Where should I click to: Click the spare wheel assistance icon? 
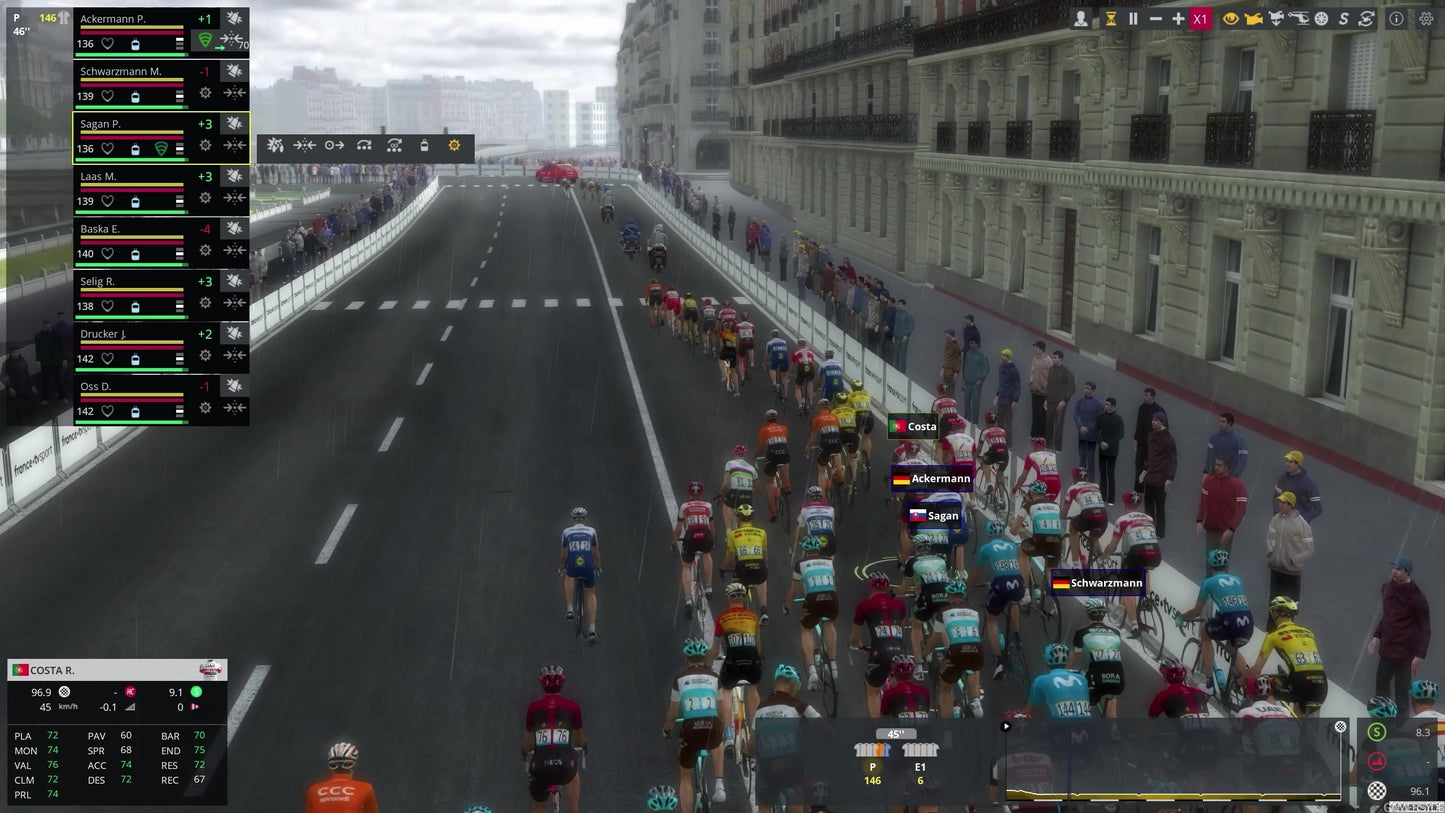[x=1321, y=18]
